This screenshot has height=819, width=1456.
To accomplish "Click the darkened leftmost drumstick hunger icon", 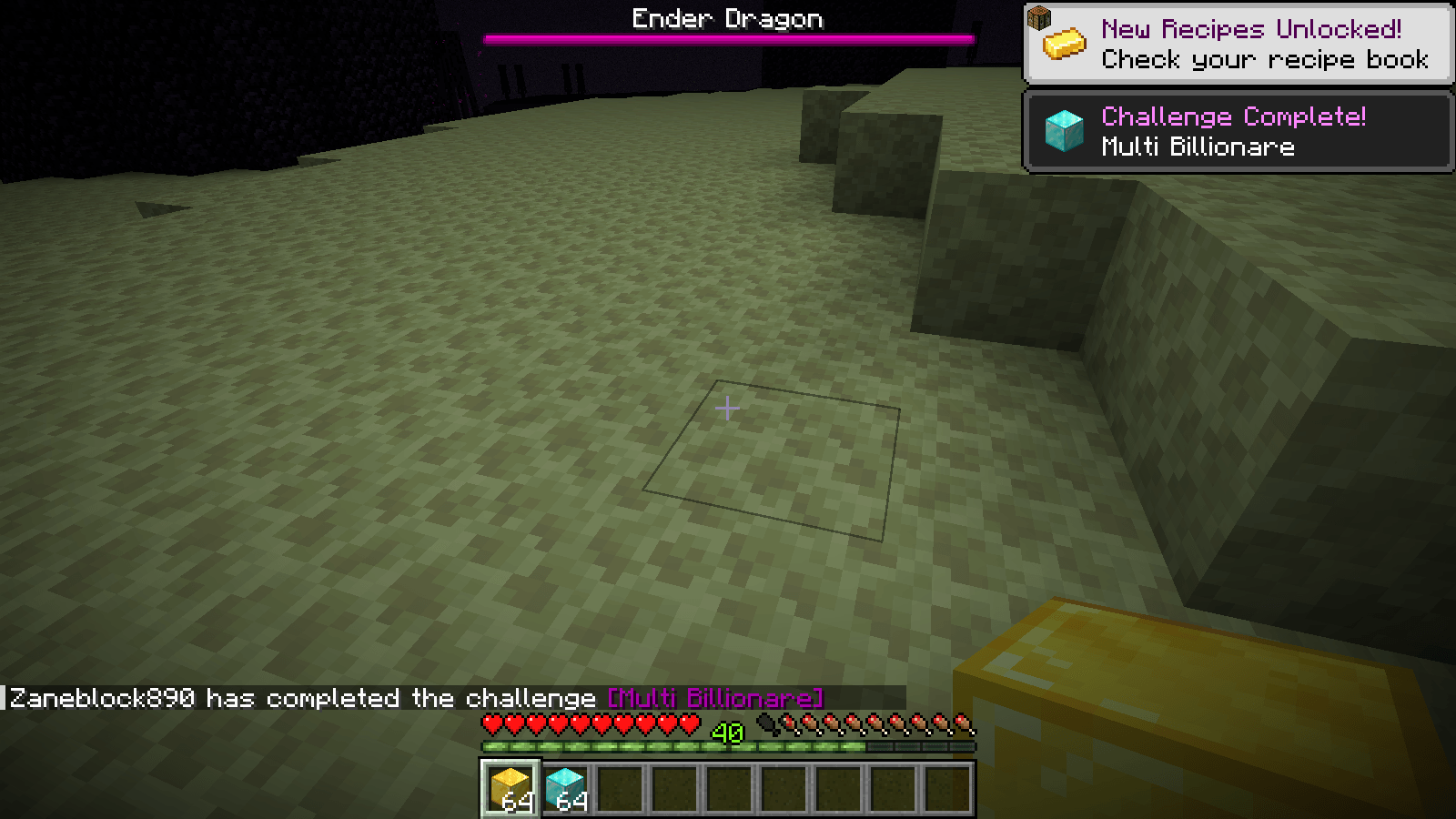I will [x=769, y=722].
